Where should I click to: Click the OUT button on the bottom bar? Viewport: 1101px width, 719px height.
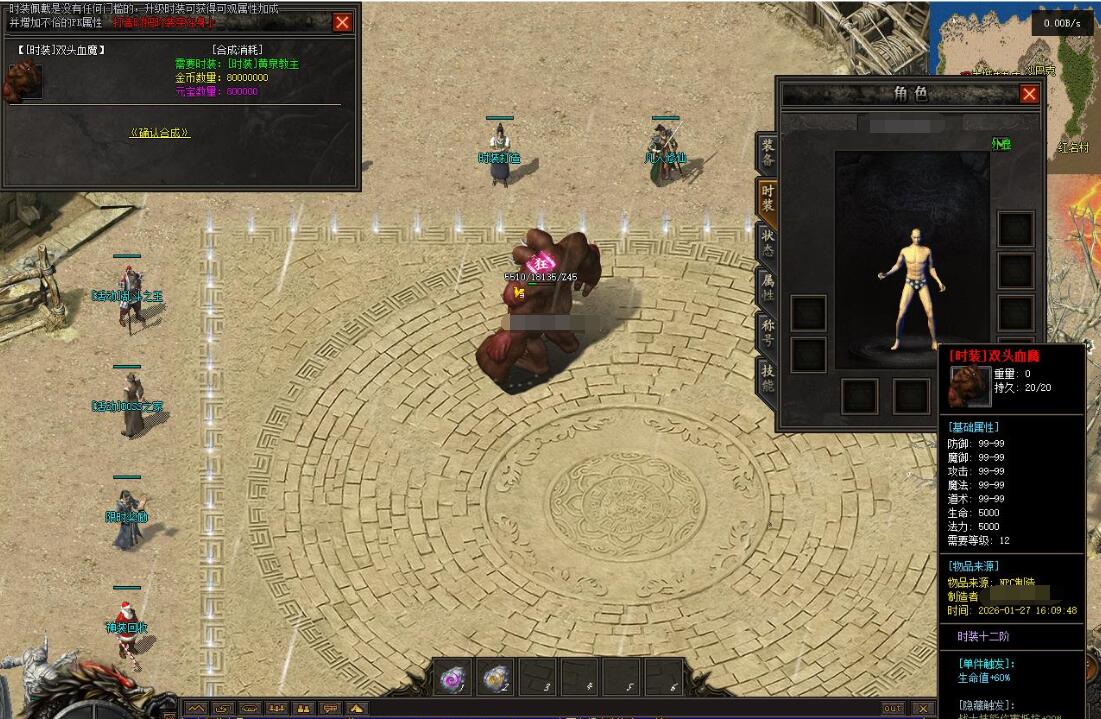click(892, 708)
